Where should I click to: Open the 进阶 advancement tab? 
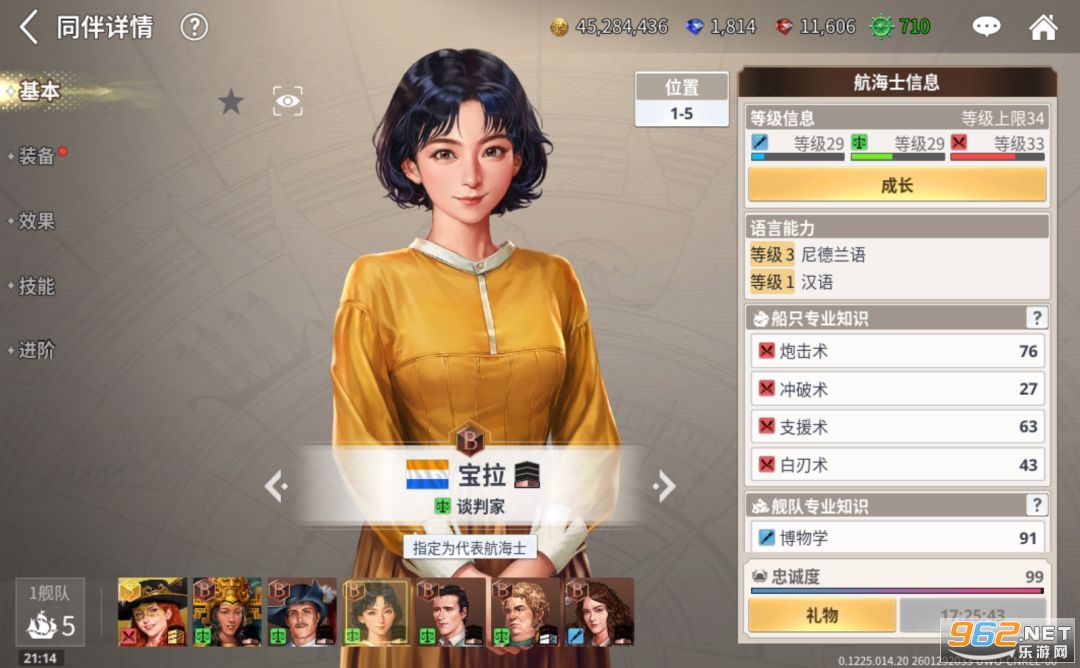click(37, 350)
